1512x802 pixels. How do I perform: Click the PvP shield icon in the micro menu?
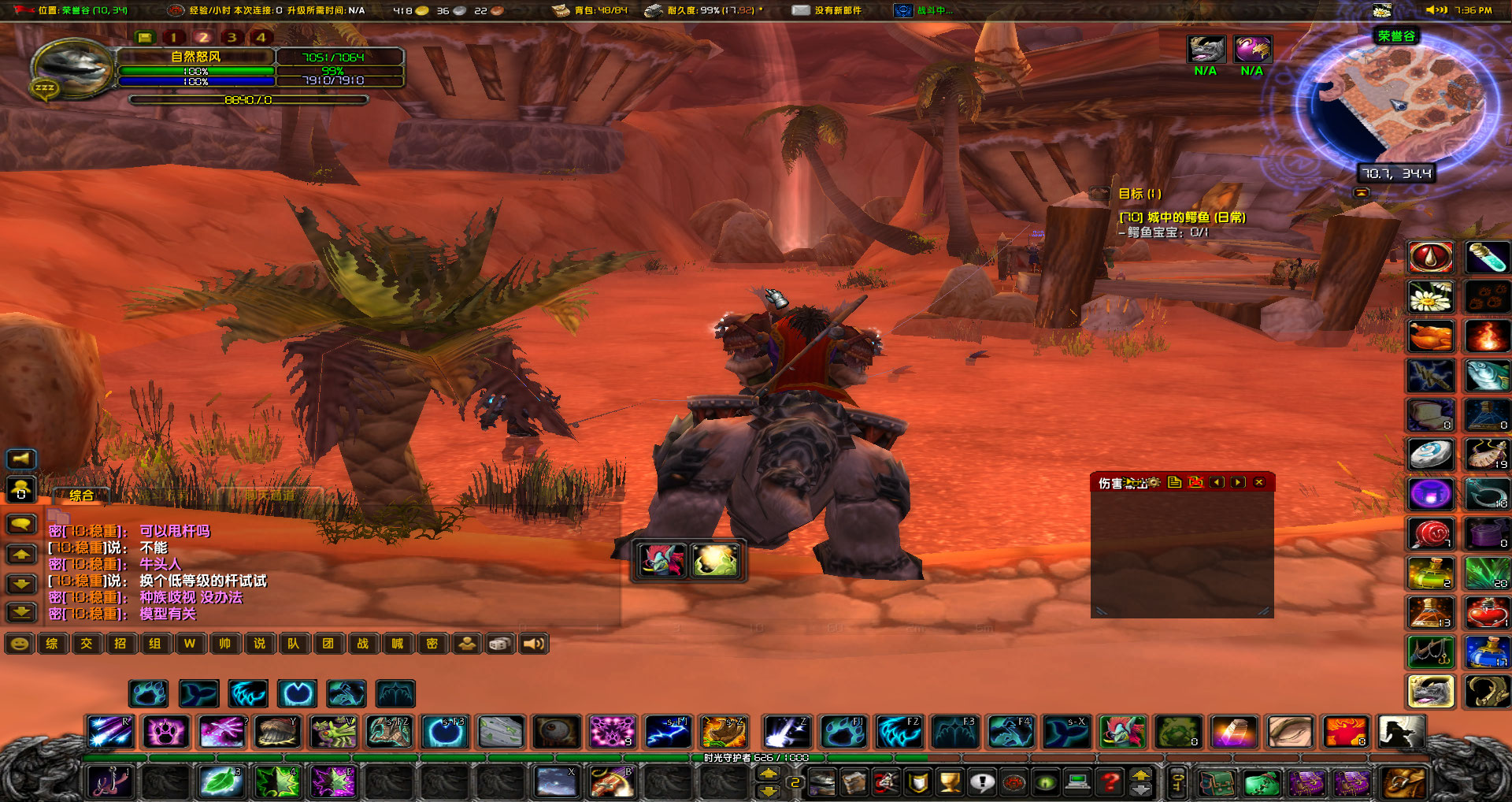(918, 784)
